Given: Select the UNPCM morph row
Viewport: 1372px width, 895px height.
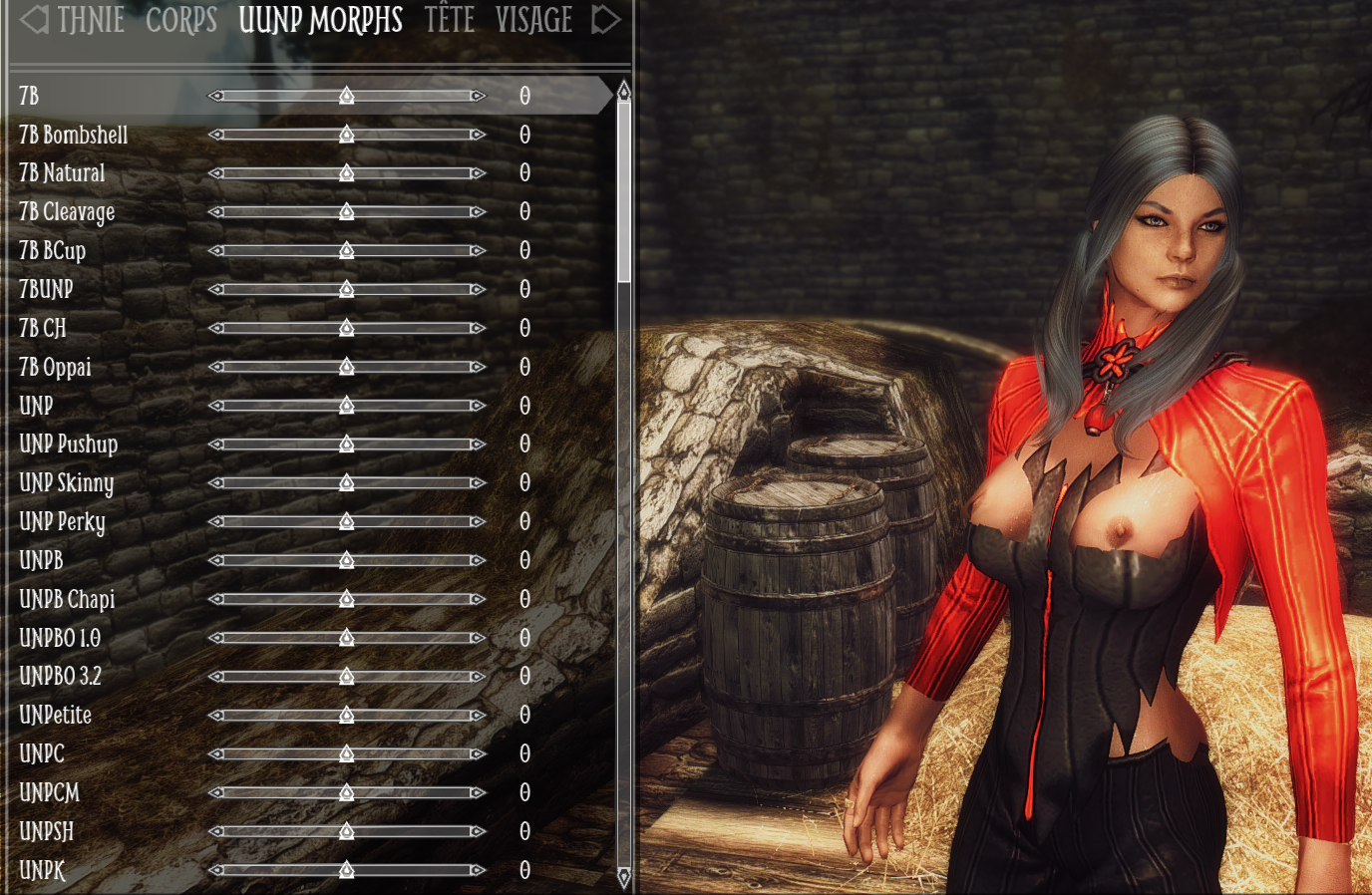Looking at the screenshot, I should point(50,792).
